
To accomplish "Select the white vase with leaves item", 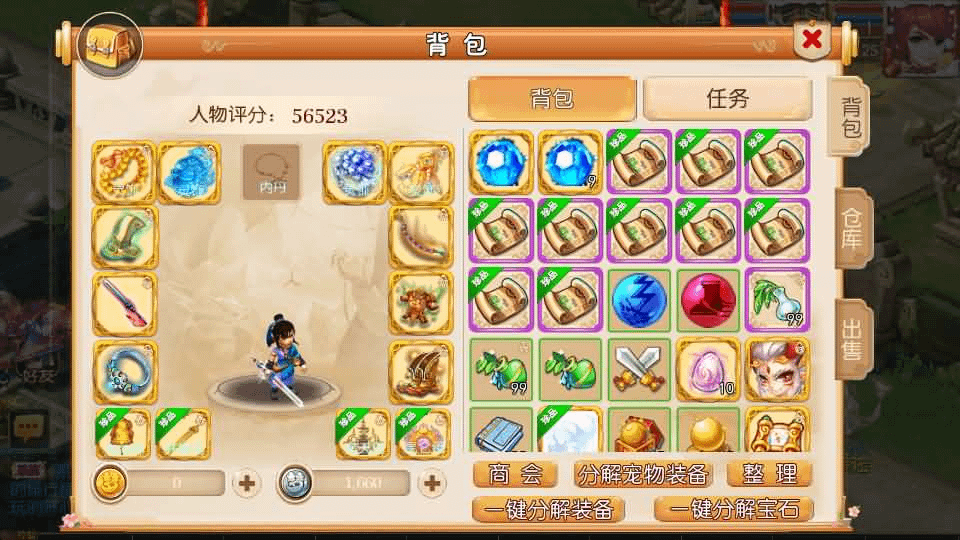I will (777, 299).
